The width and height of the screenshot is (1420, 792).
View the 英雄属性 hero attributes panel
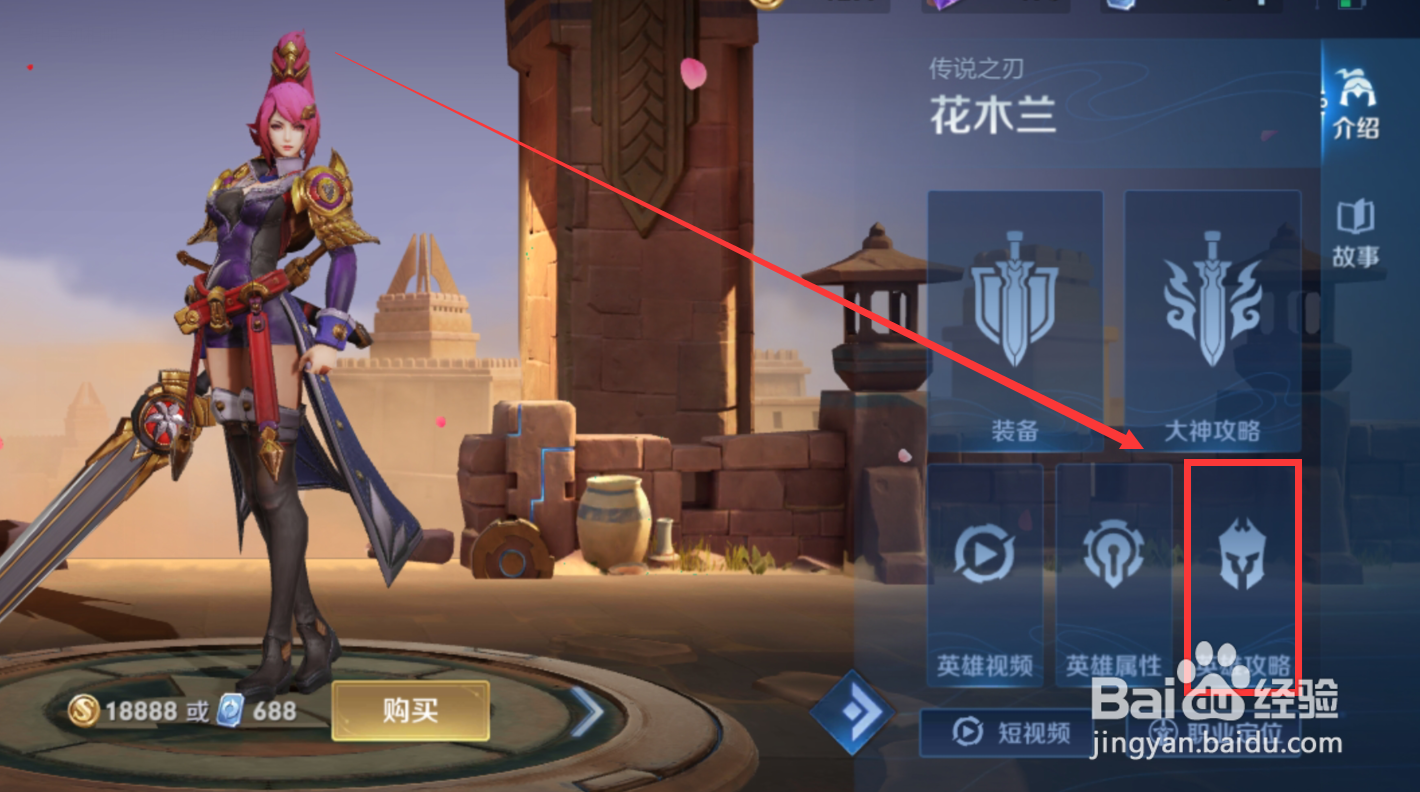click(x=1112, y=570)
